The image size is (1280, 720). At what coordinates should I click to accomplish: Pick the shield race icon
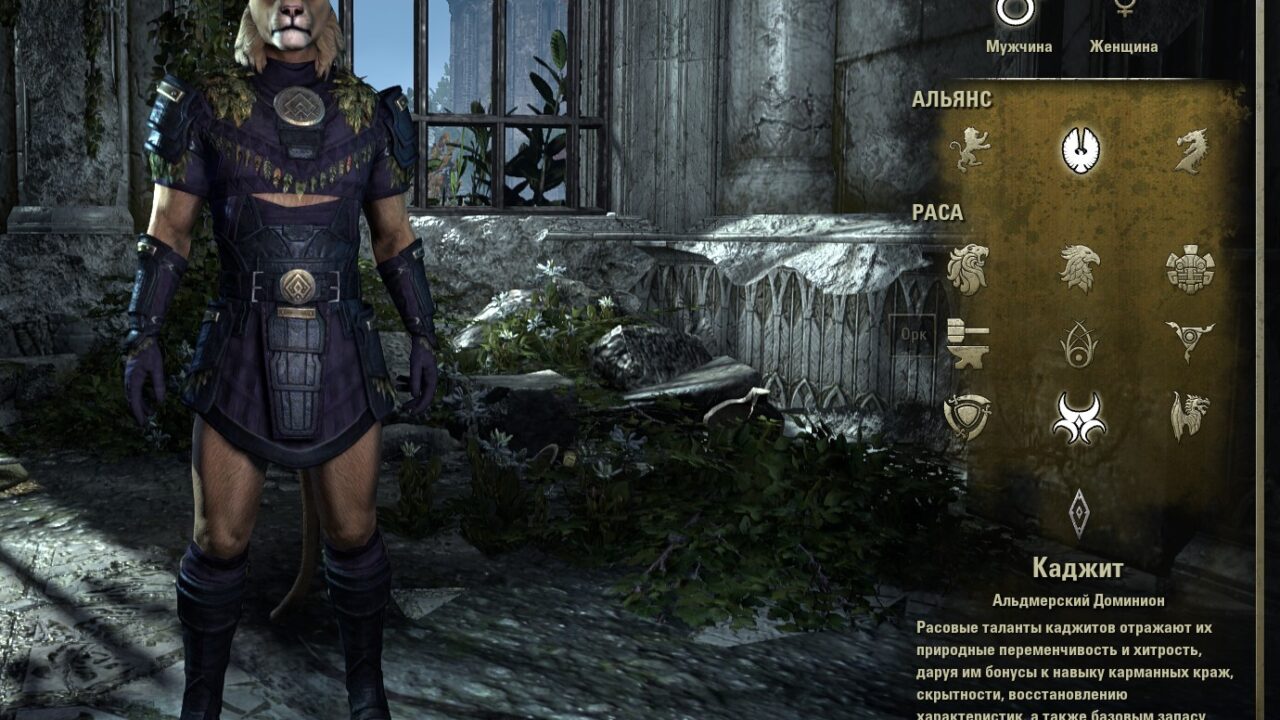tap(968, 416)
